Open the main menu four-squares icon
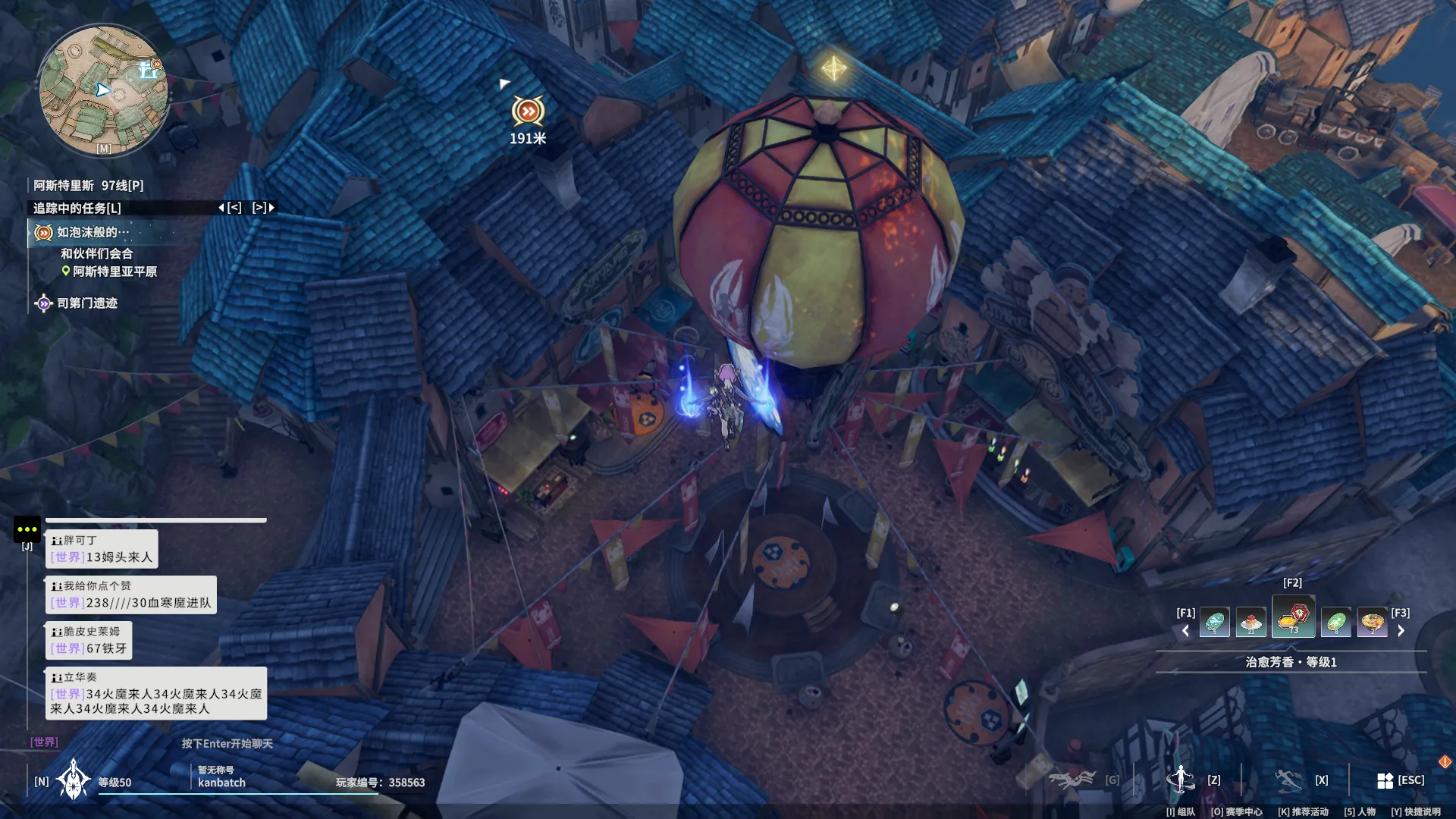Screen dimensions: 1456x819 (x=1385, y=780)
